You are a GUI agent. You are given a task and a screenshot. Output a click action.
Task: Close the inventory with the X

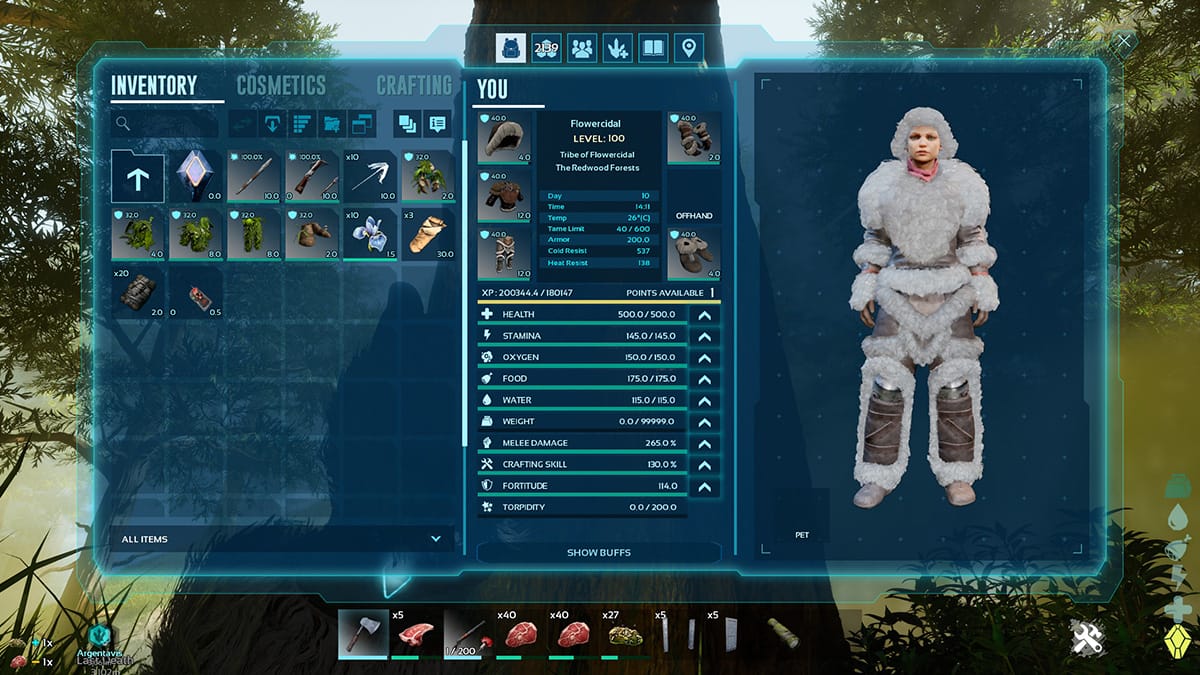(x=1125, y=42)
